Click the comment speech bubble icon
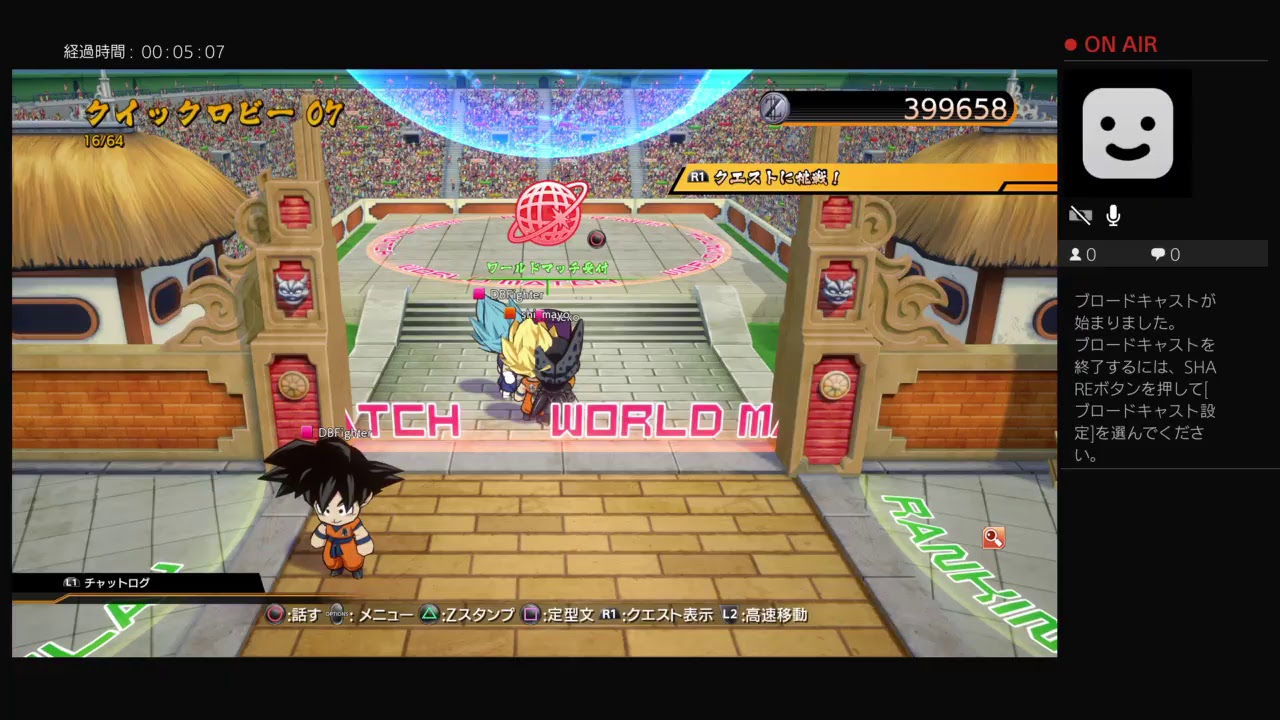 tap(1157, 254)
